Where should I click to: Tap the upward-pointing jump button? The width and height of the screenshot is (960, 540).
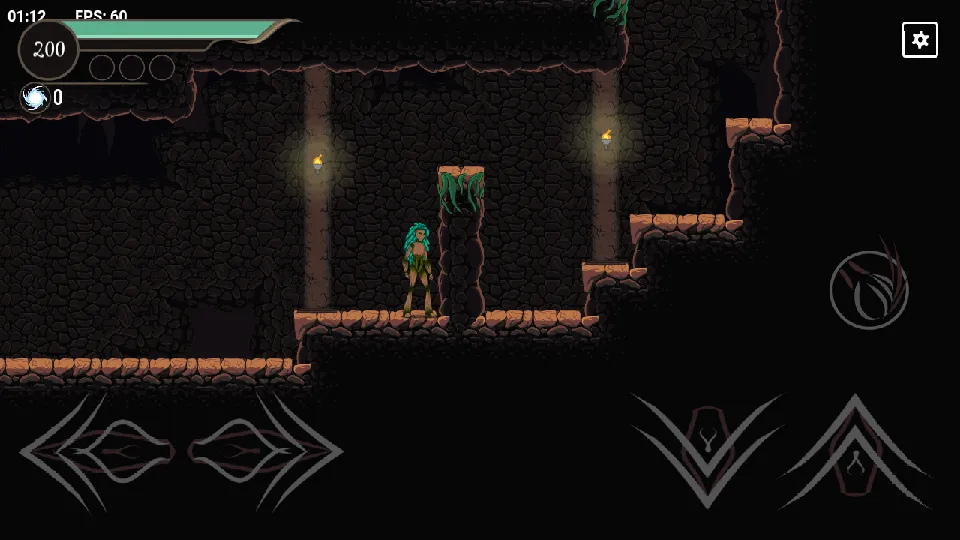click(x=856, y=451)
